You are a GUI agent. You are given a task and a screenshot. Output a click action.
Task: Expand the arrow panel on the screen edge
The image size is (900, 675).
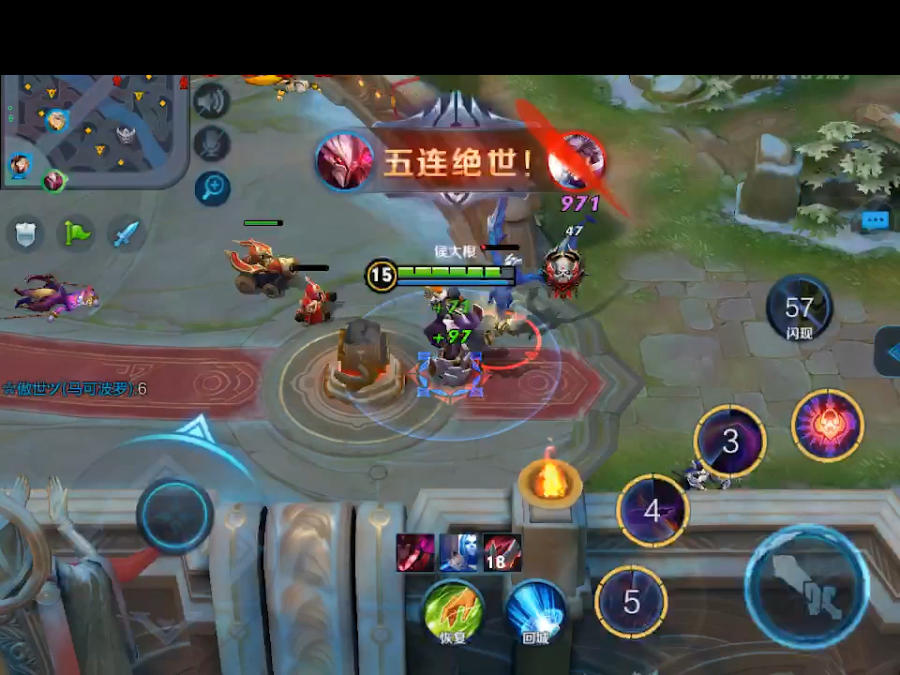click(x=888, y=351)
